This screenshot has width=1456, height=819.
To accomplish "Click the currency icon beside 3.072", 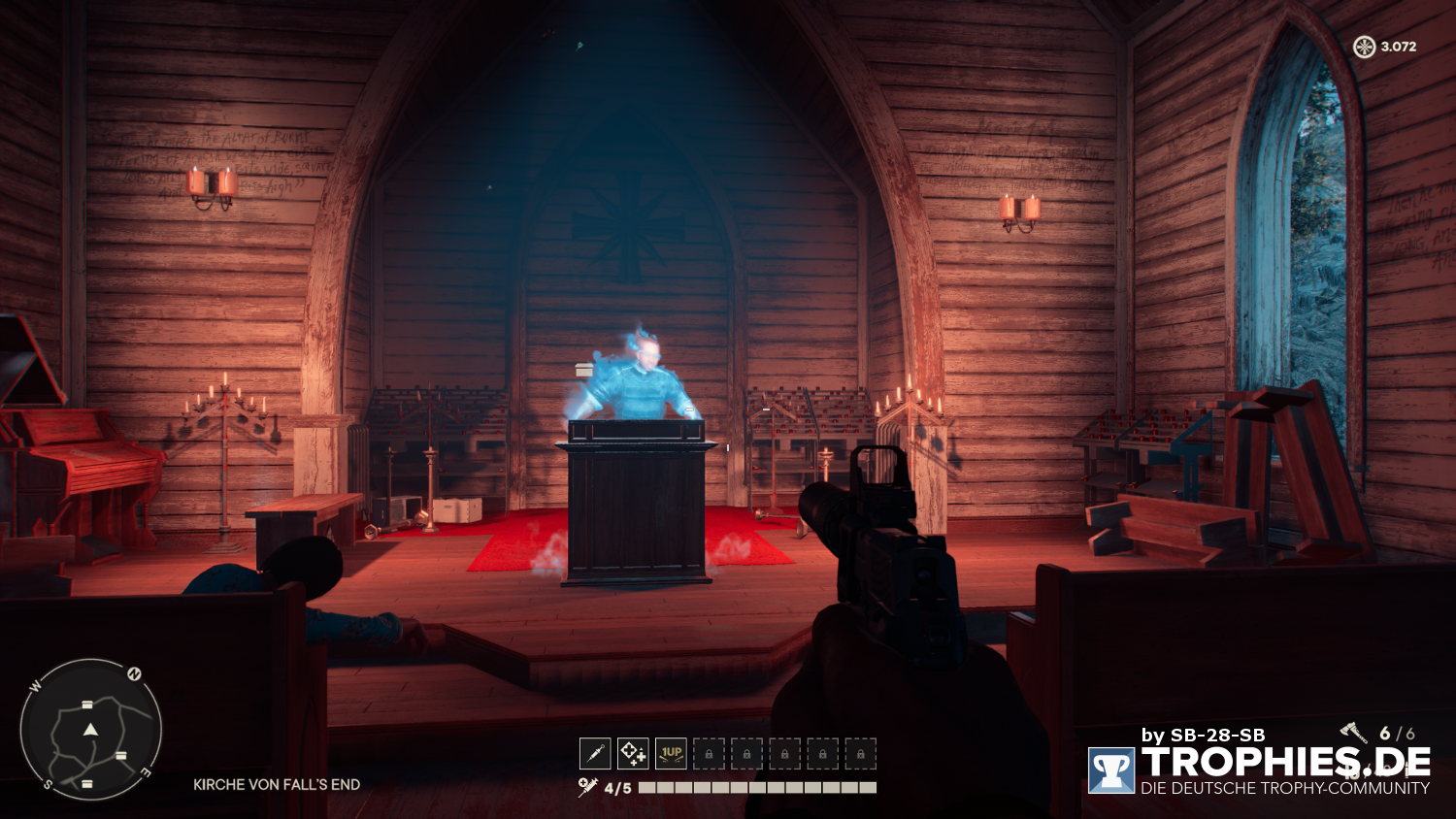I will point(1364,47).
